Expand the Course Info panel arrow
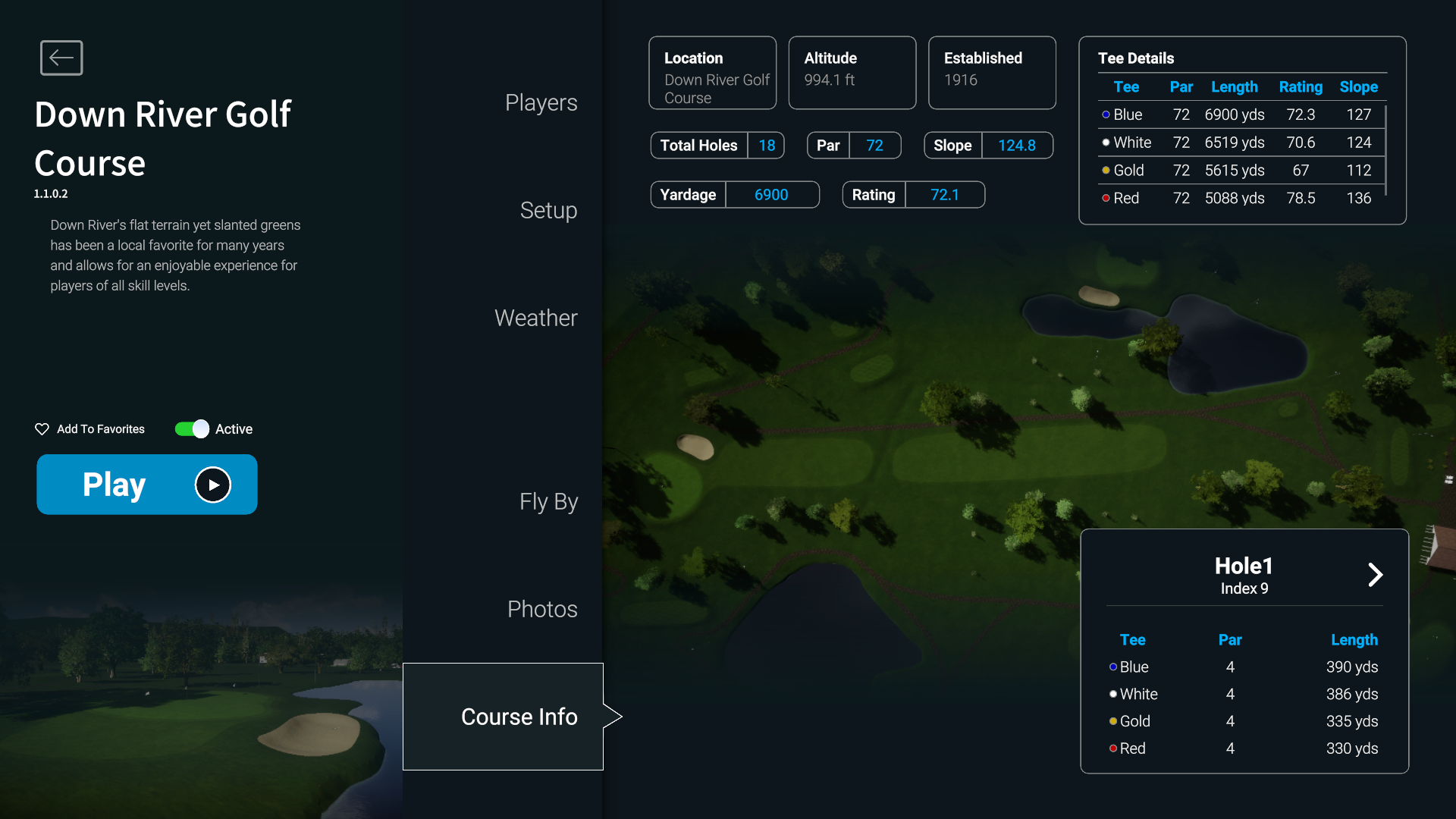 tap(613, 716)
